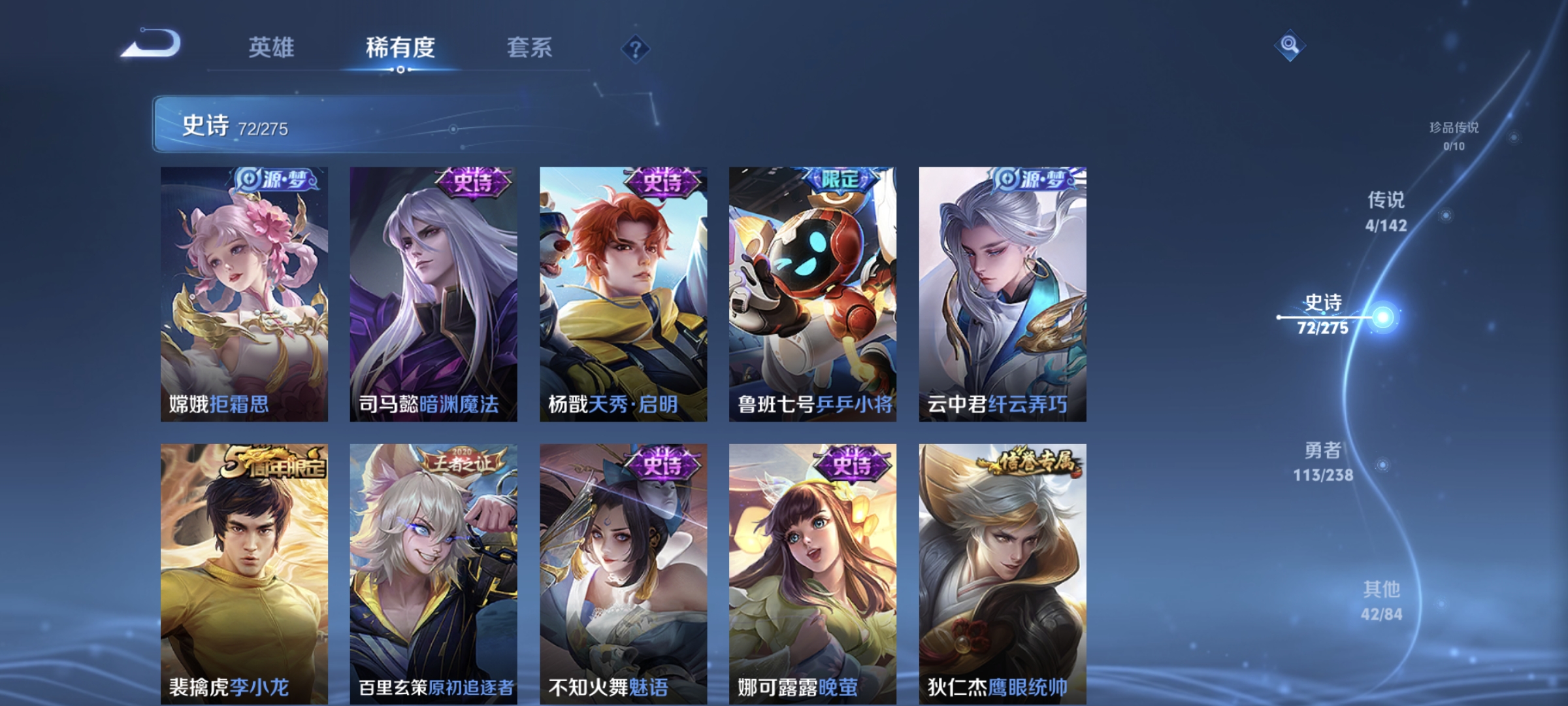Image resolution: width=1568 pixels, height=706 pixels.
Task: Switch to the 套系 tab
Action: point(531,47)
